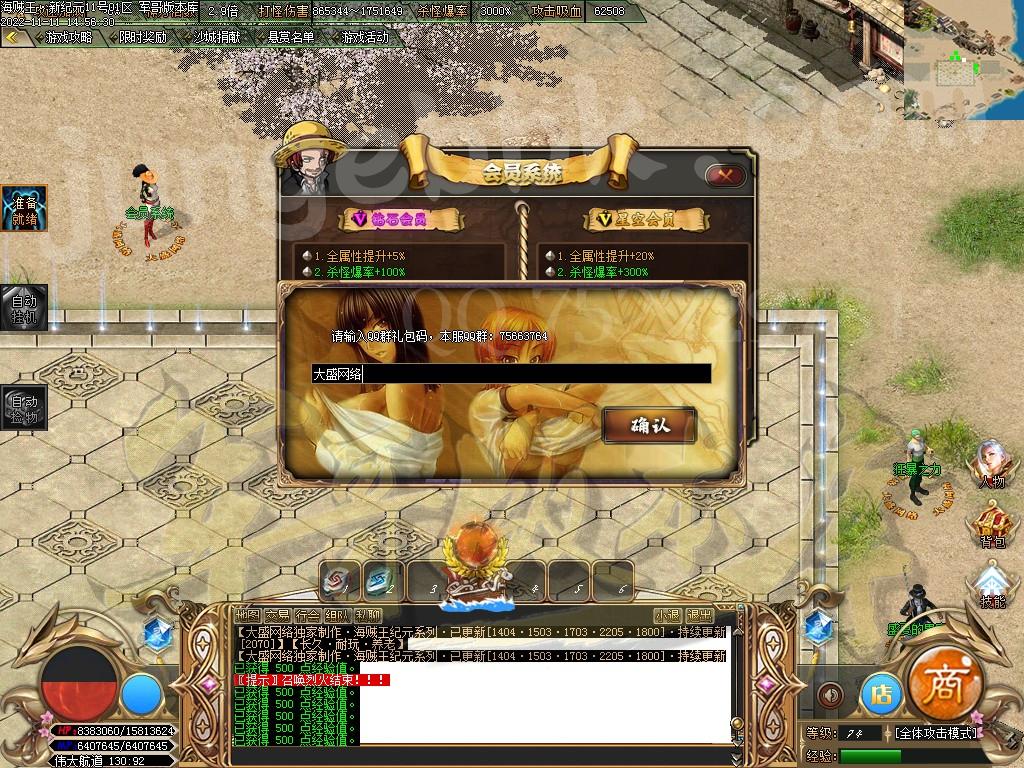Screen dimensions: 1024x768
Task: Collapse the top menu with the arrow button
Action: 12,37
